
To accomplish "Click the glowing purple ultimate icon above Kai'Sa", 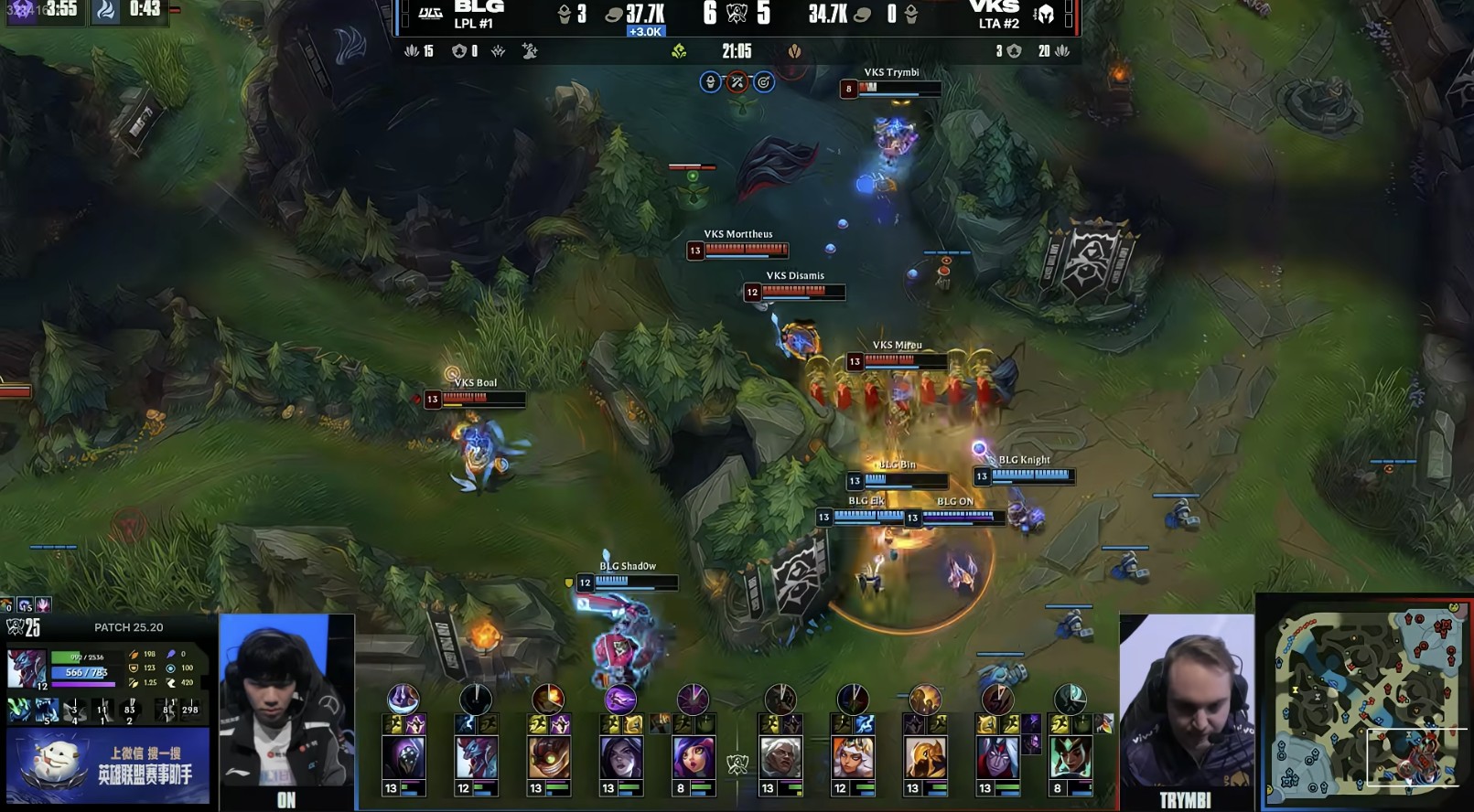I will (619, 700).
